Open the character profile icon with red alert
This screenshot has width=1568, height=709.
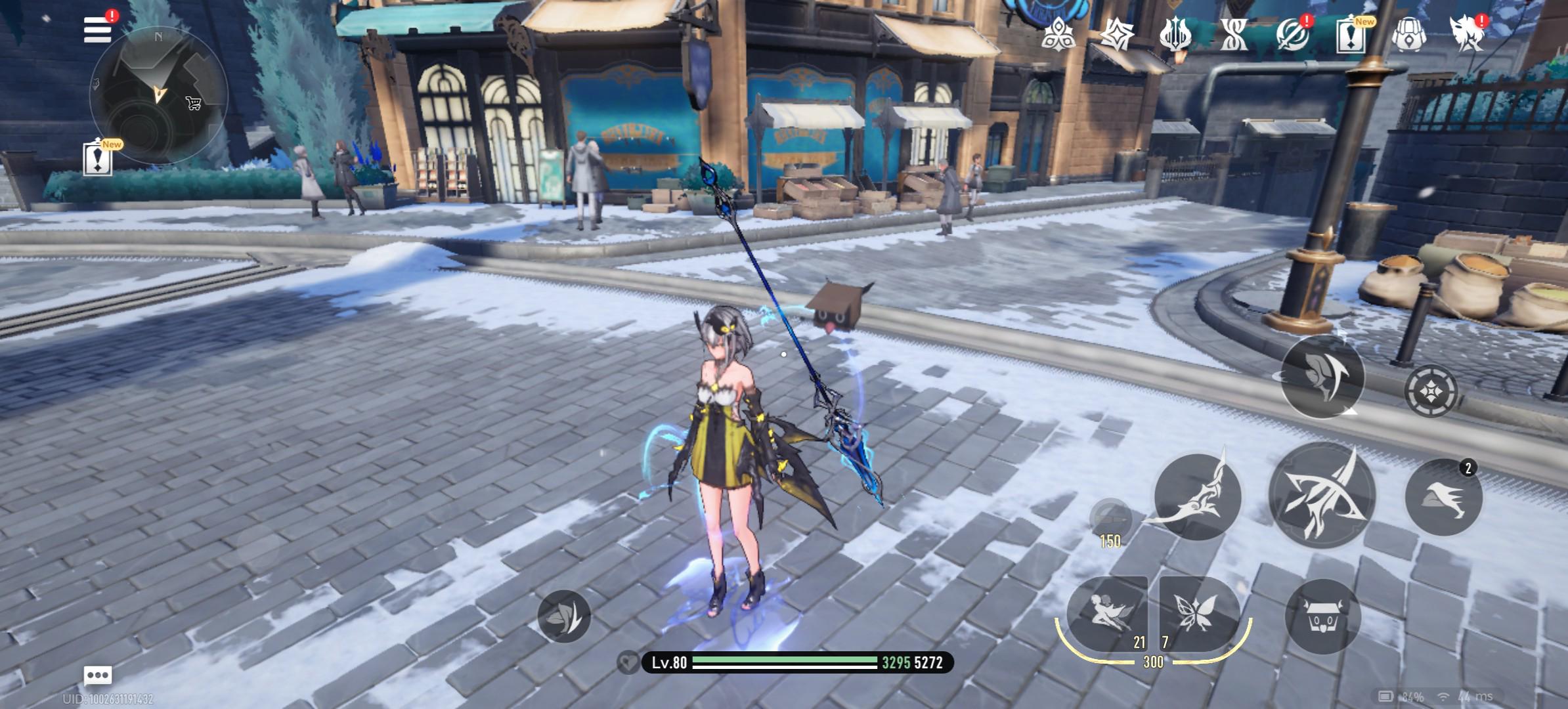click(x=1466, y=33)
